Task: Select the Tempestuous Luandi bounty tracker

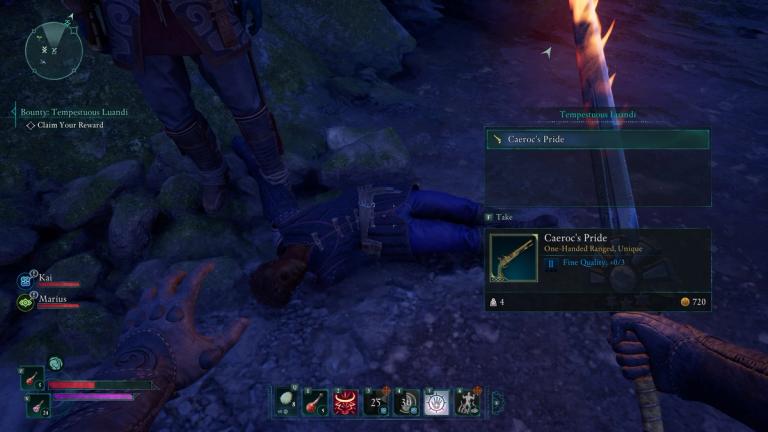Action: (74, 112)
